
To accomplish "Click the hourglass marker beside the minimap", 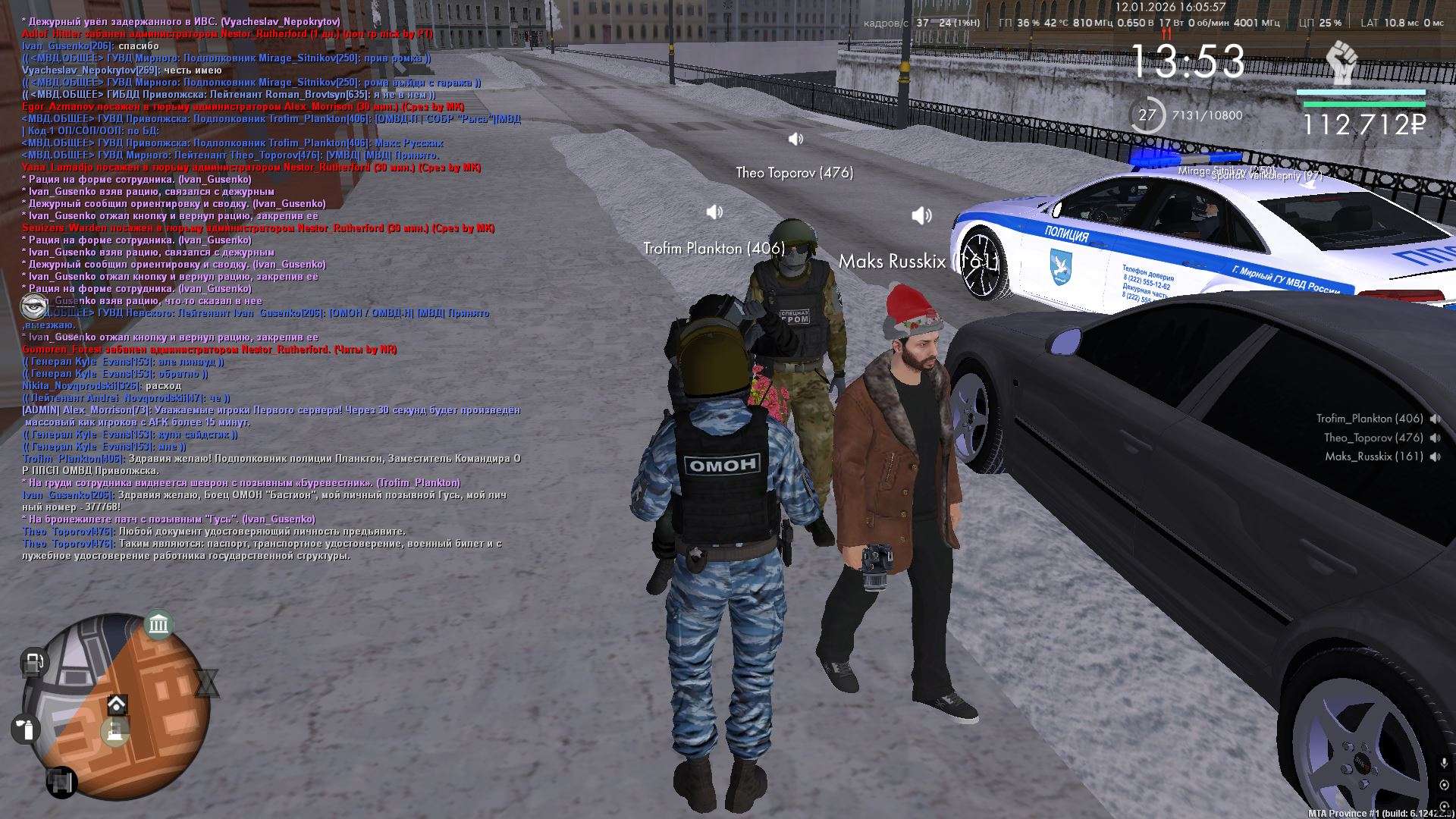I will tap(206, 683).
